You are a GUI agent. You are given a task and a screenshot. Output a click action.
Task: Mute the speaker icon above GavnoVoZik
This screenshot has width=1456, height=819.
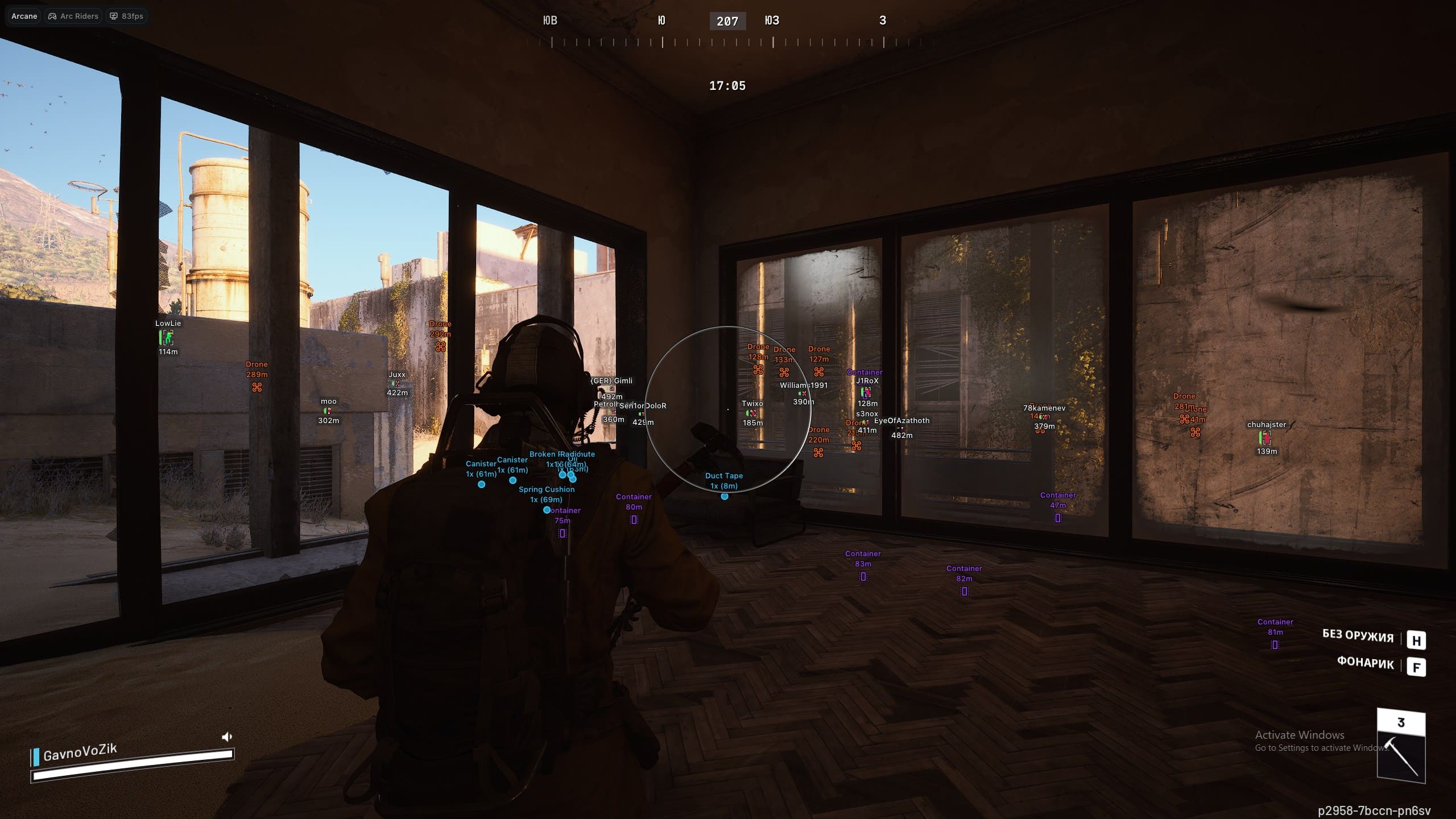(227, 735)
